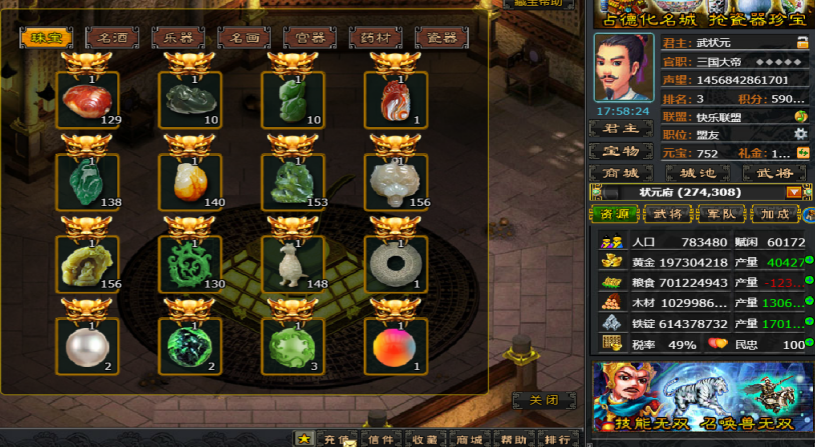Open the 信件 mail button
Screen dimensions: 815x447
coord(380,439)
